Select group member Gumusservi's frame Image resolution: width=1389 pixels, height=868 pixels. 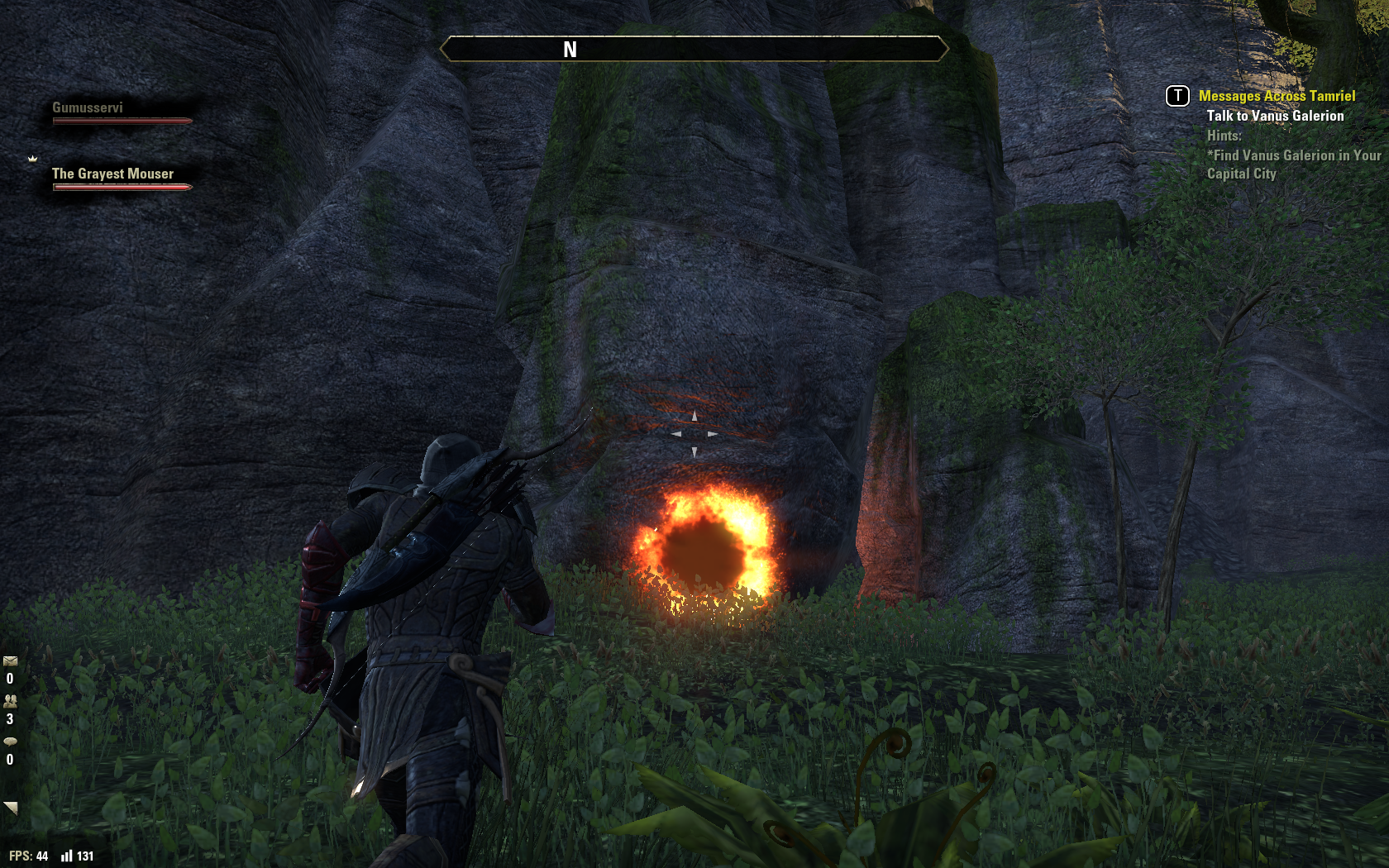[122, 113]
